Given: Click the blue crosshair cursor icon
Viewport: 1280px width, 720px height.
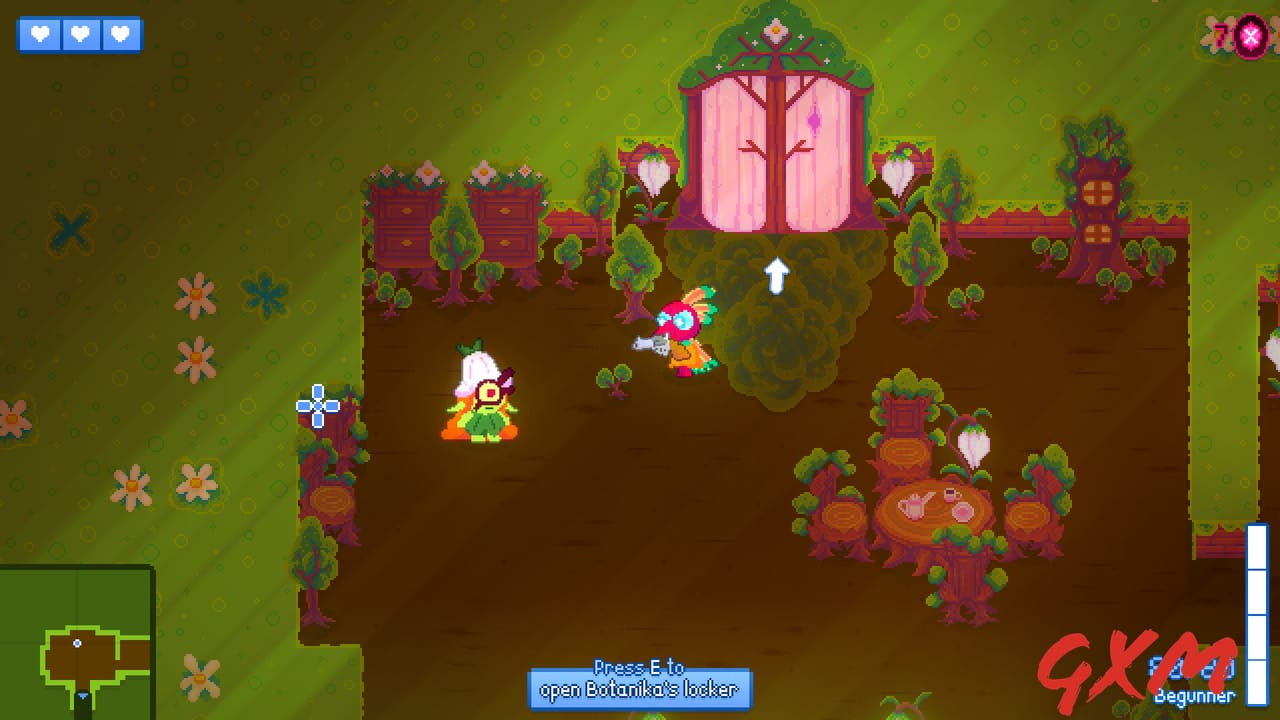Looking at the screenshot, I should 317,405.
